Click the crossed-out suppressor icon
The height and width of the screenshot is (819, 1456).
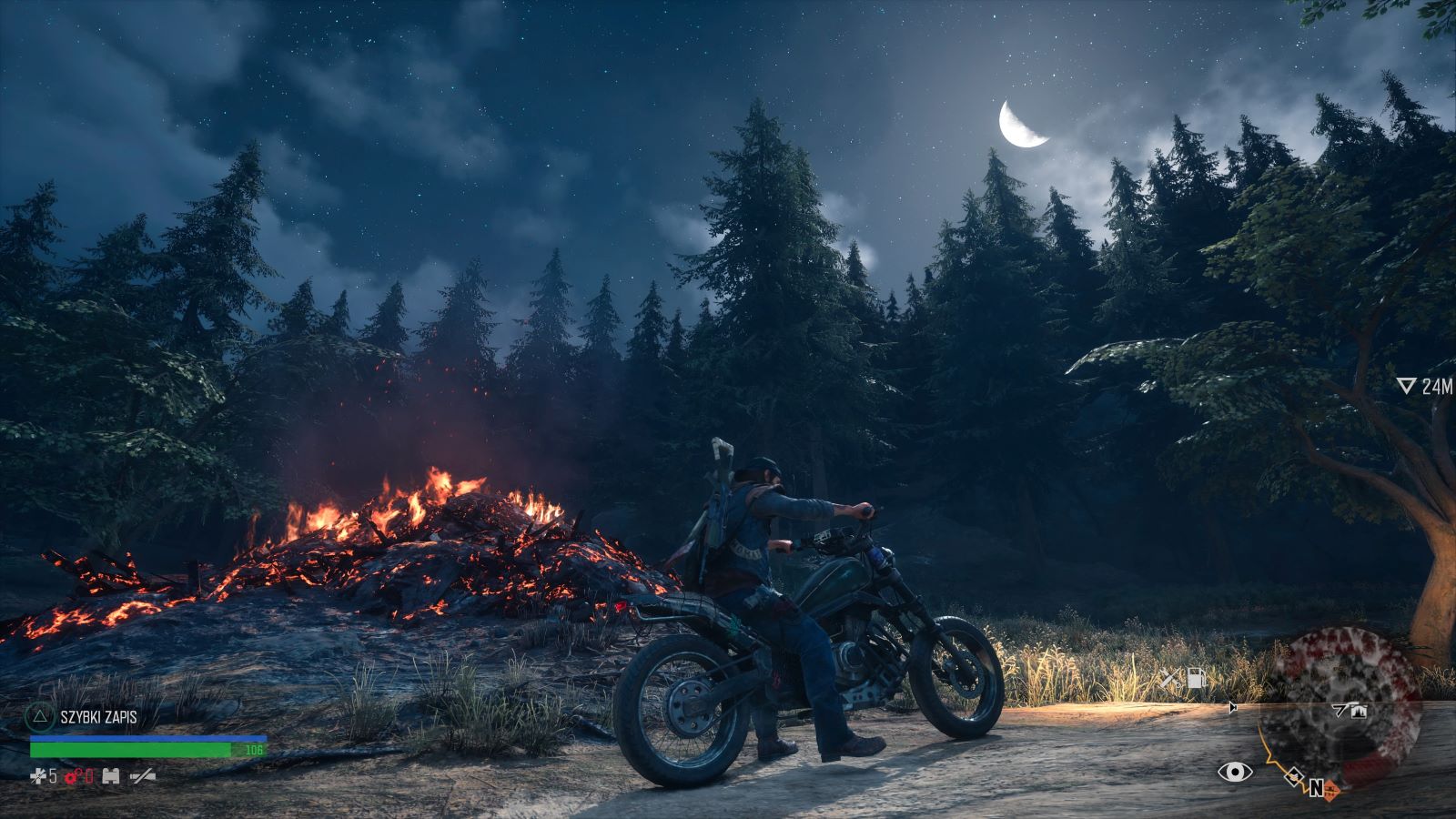pos(143,776)
